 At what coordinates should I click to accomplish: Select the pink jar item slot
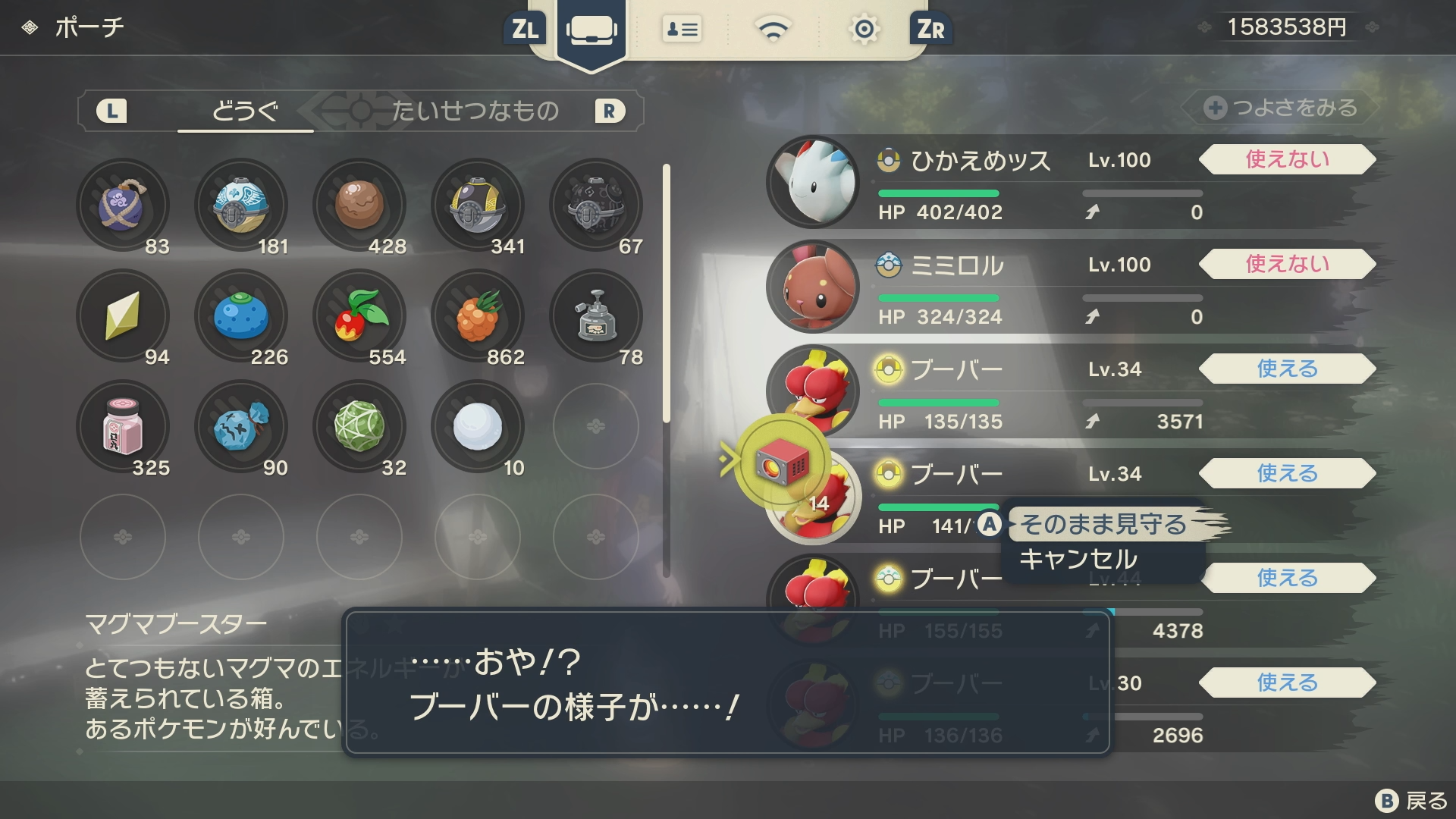pos(123,426)
